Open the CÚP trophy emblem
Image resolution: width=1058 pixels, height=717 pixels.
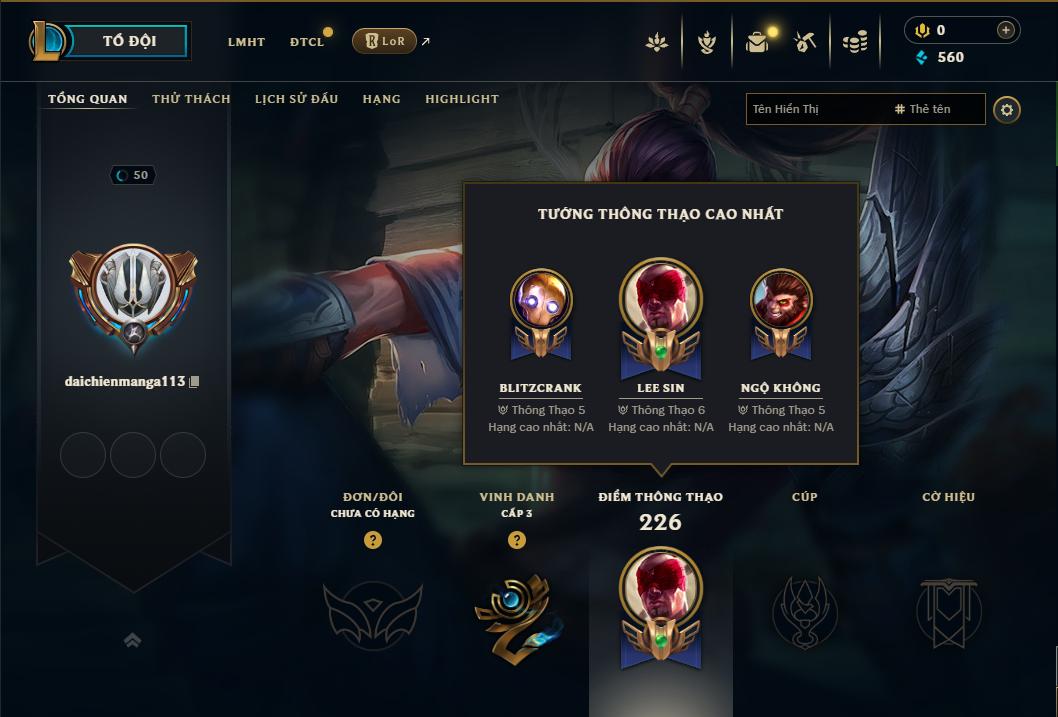point(804,610)
